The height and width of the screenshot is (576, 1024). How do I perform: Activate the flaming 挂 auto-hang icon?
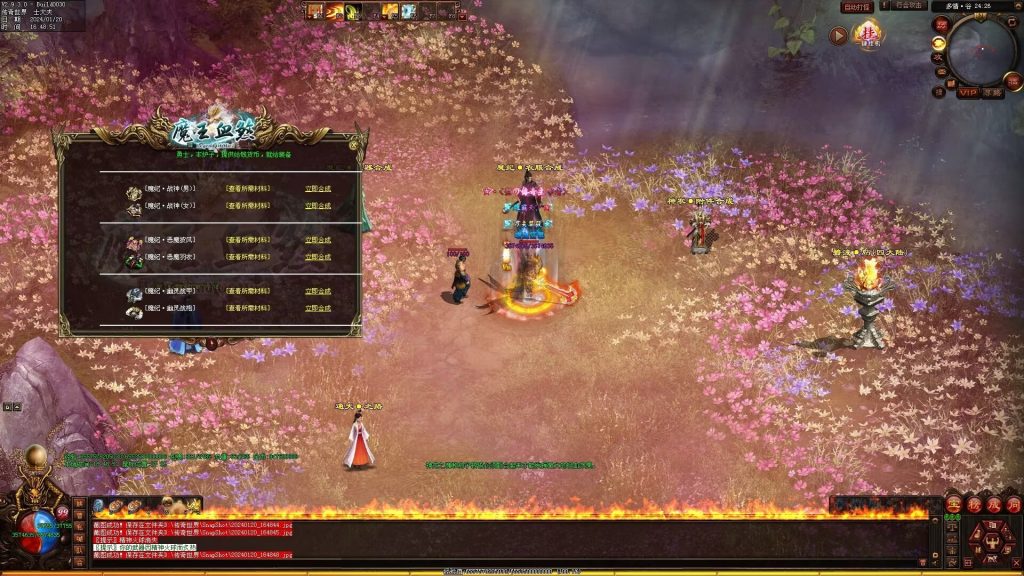pyautogui.click(x=868, y=34)
